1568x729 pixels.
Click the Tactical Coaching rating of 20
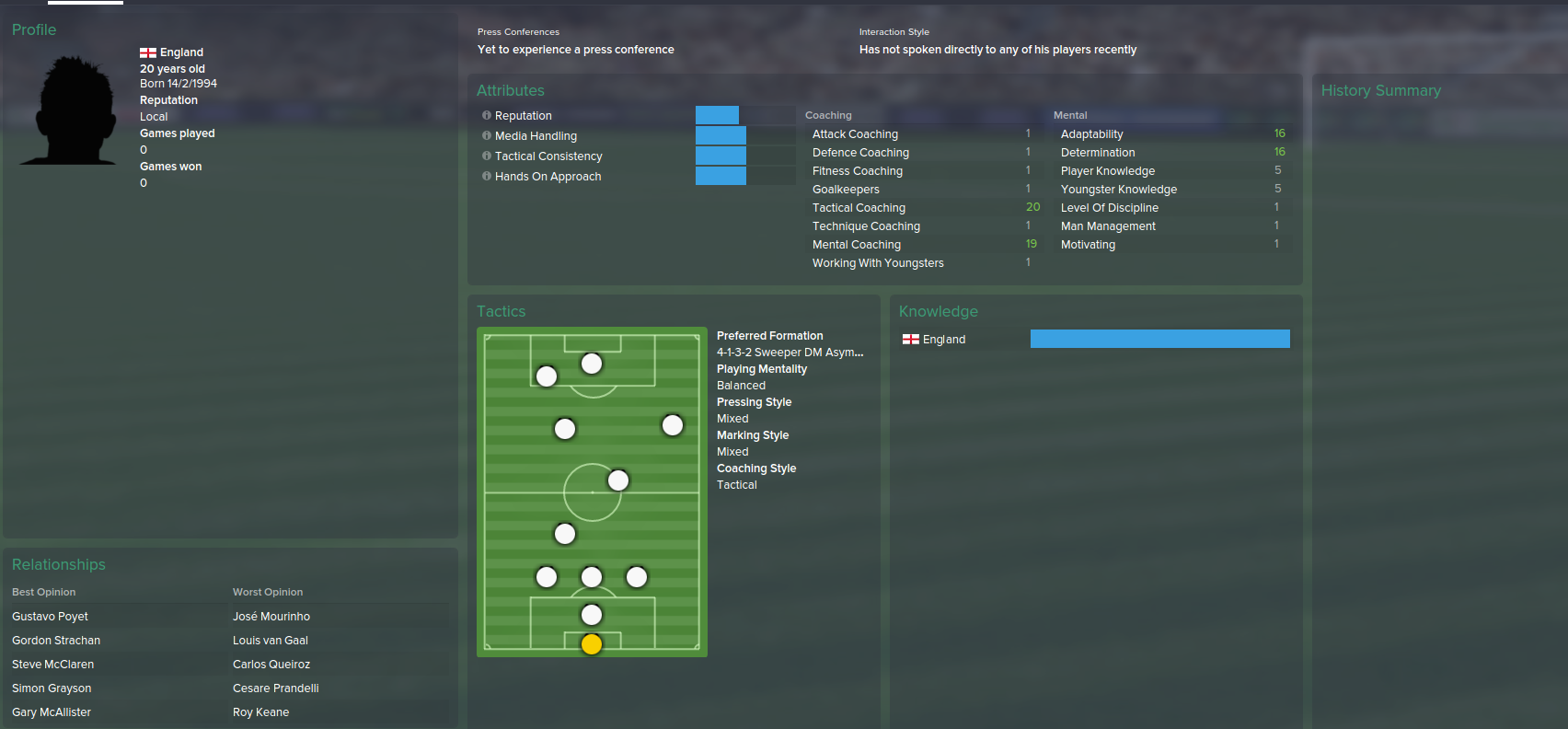(x=1032, y=207)
